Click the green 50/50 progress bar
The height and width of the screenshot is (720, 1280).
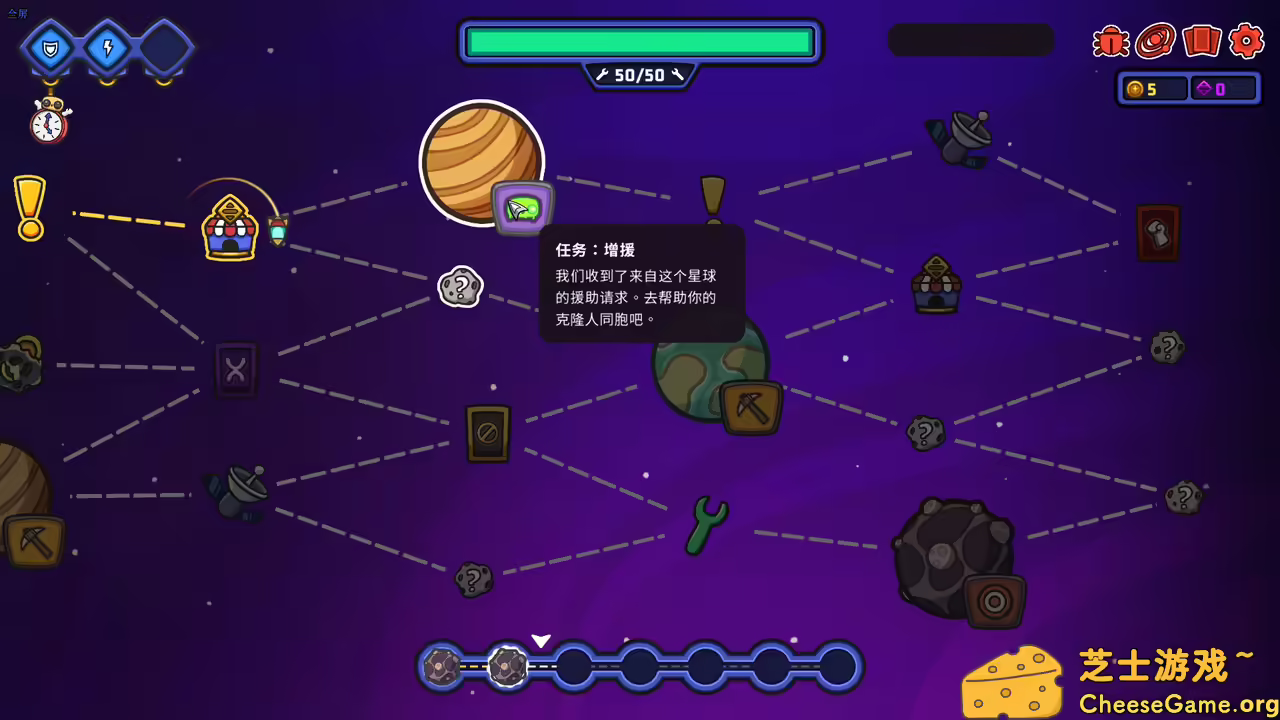639,41
